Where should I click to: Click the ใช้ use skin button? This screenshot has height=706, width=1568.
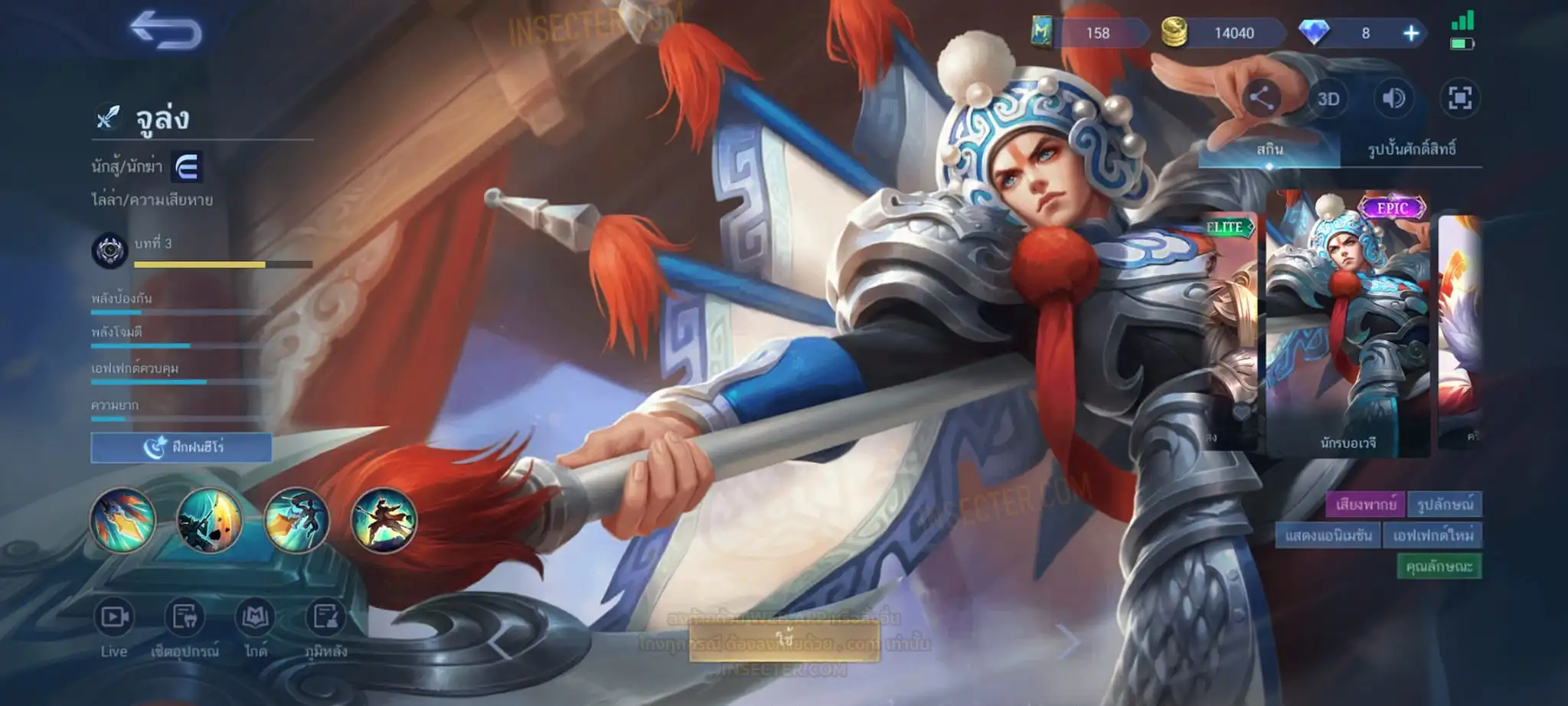pos(784,639)
